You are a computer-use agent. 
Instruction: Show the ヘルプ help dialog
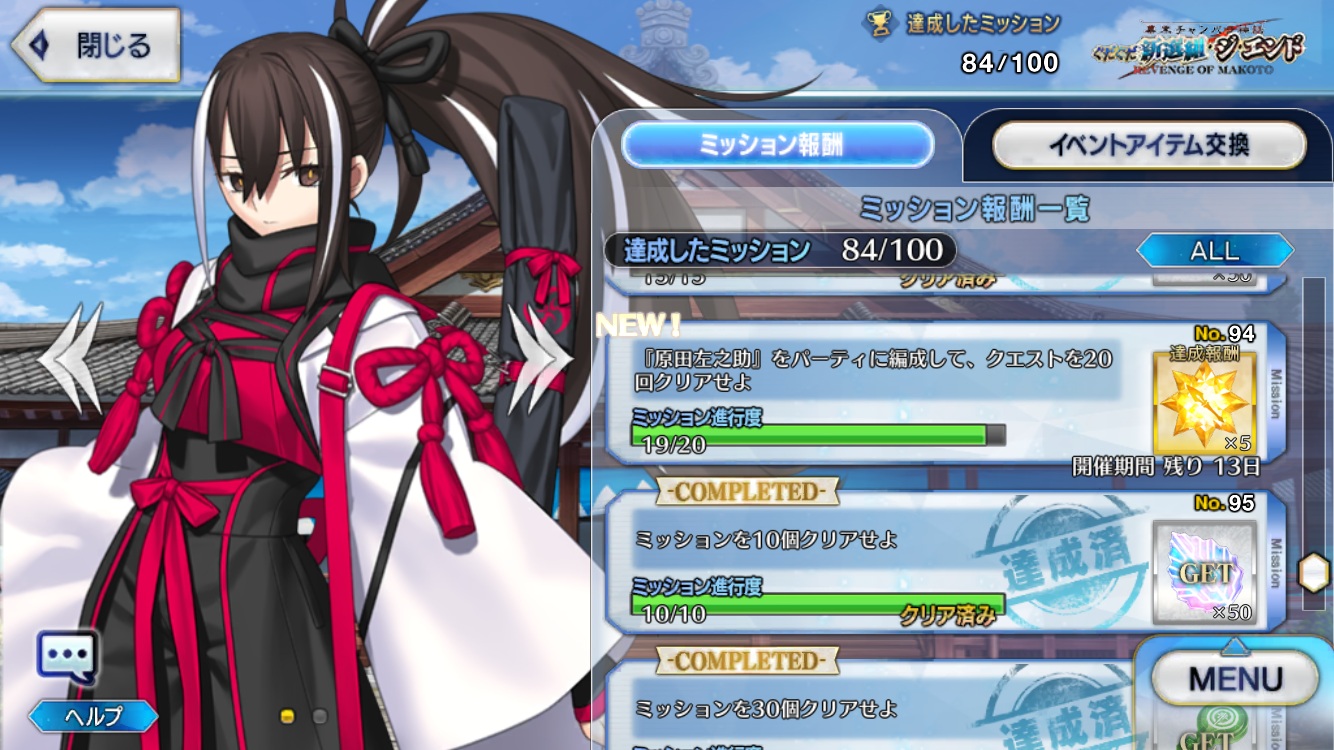tap(93, 716)
